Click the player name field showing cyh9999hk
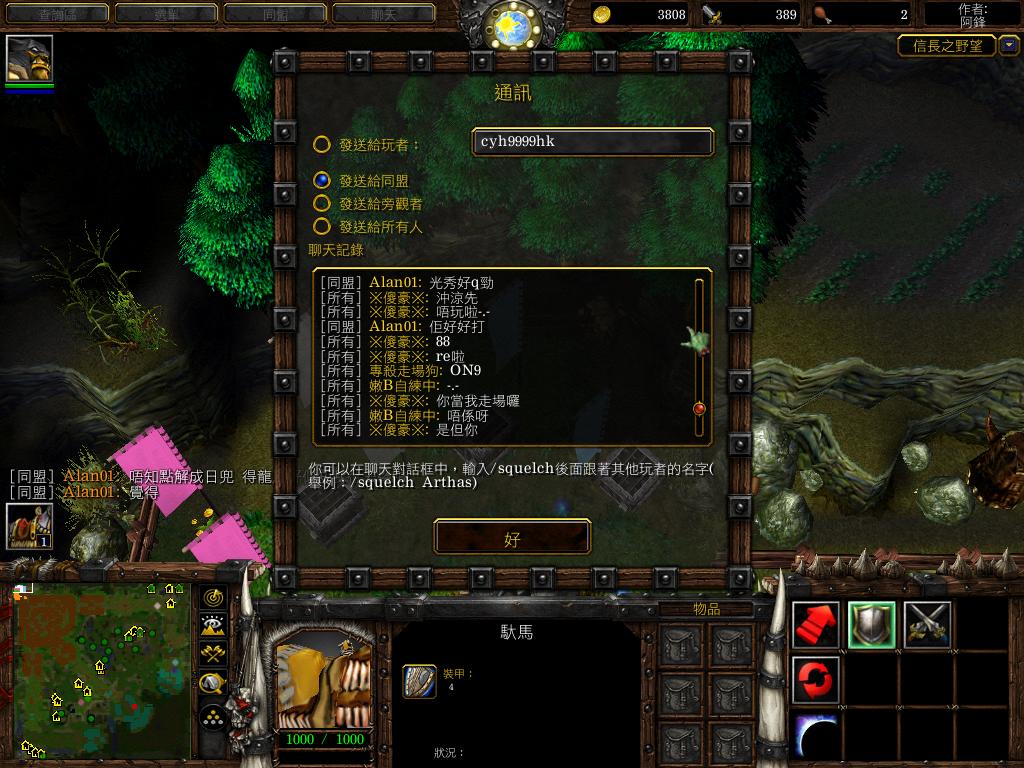1024x768 pixels. coord(593,142)
